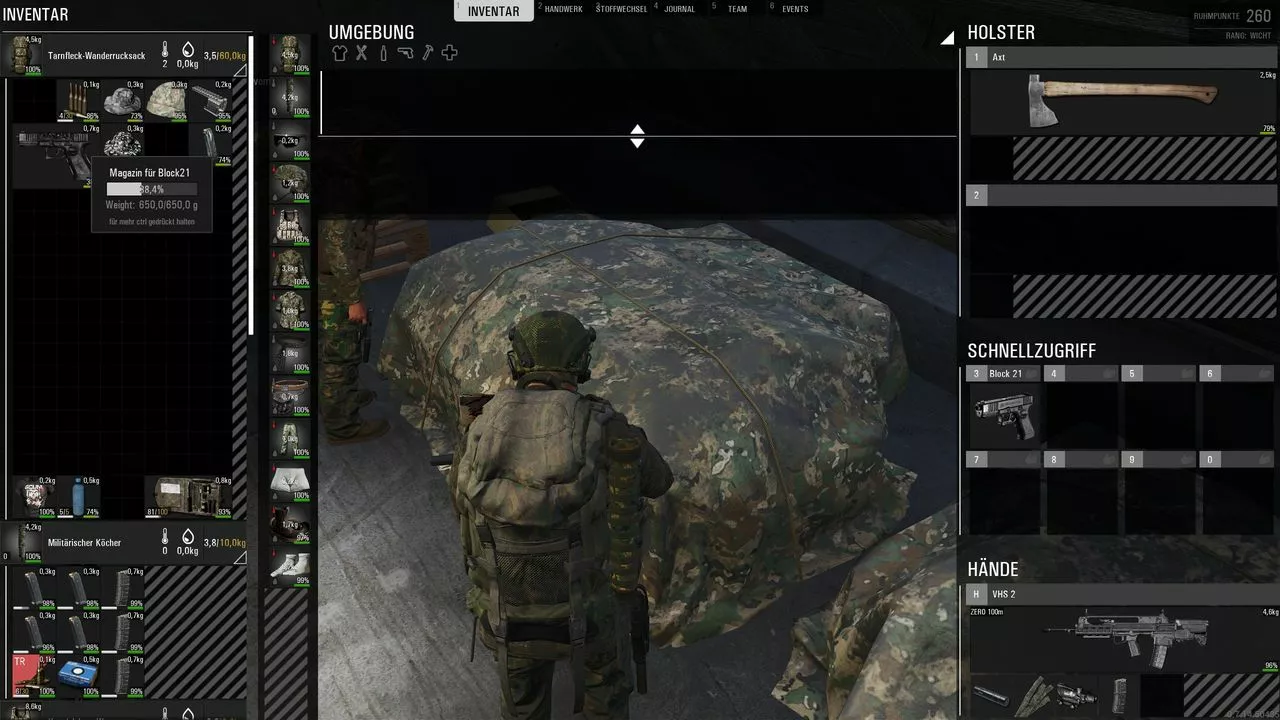Open the Stoffwechsel tab
The width and height of the screenshot is (1280, 720).
(621, 9)
